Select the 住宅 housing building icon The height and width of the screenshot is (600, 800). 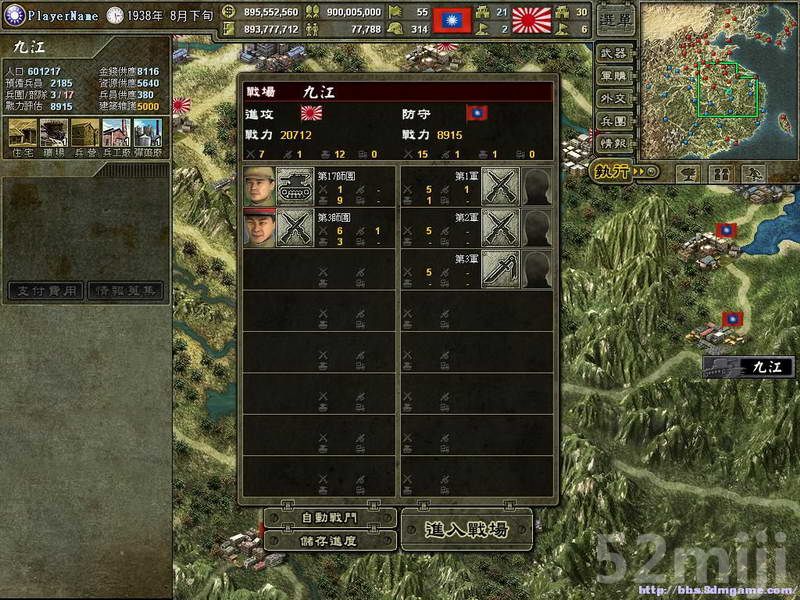[x=22, y=135]
